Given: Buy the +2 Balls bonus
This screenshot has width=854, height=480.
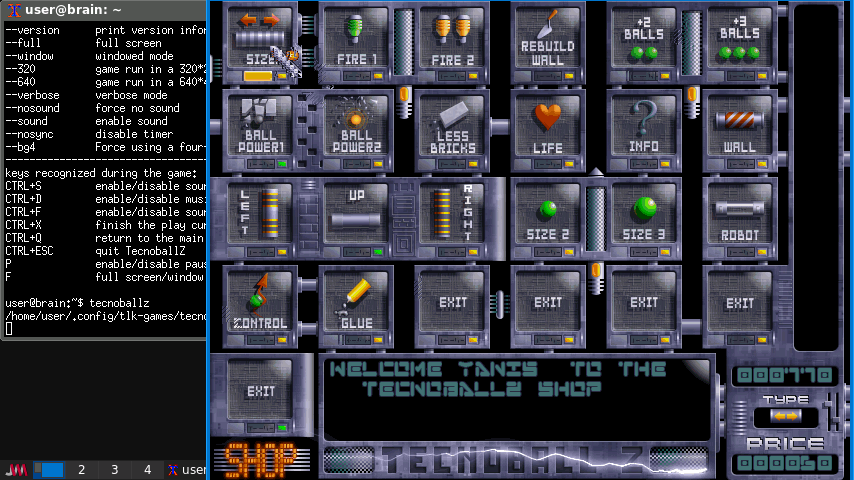Looking at the screenshot, I should (644, 40).
